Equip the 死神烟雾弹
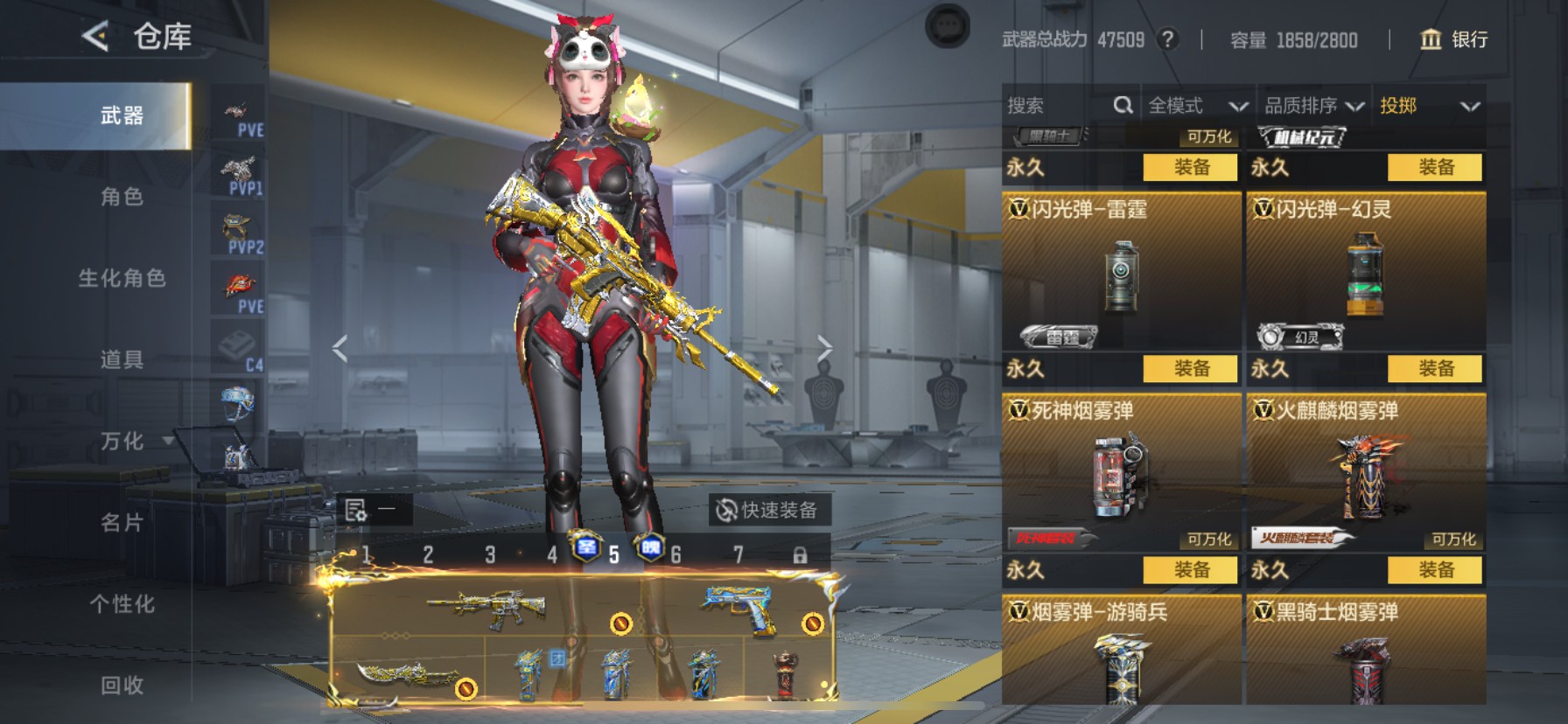Viewport: 1568px width, 724px height. coord(1191,570)
